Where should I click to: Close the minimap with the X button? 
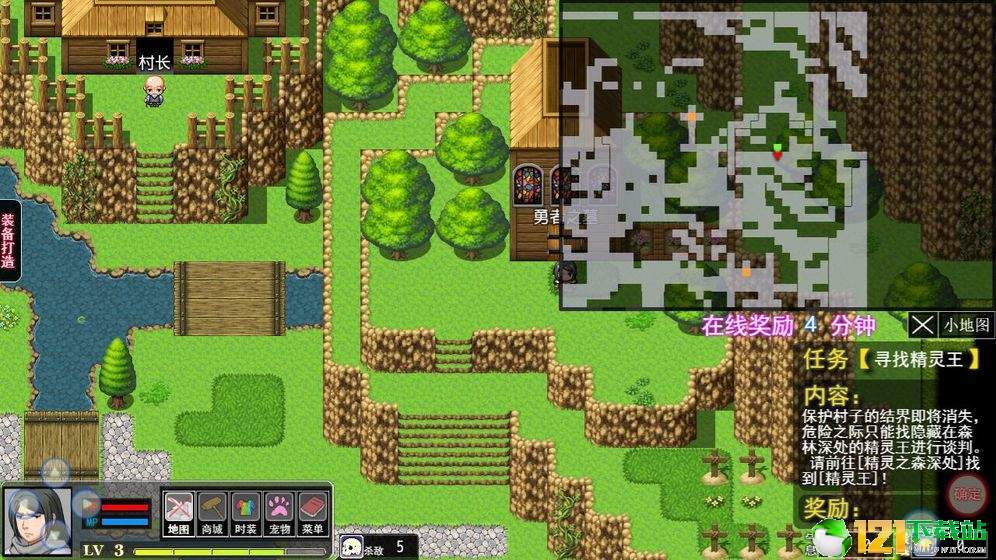click(922, 325)
